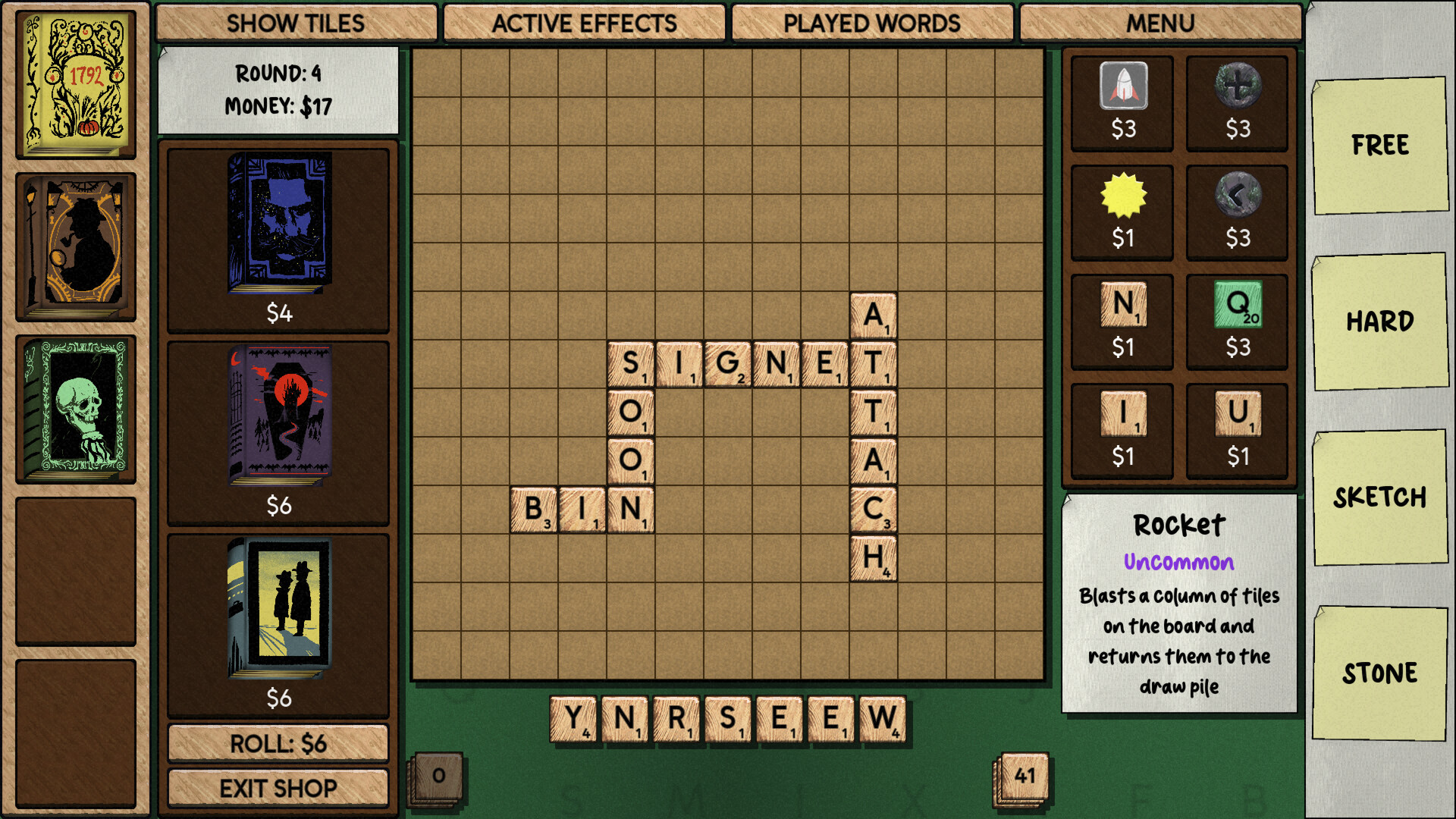The height and width of the screenshot is (819, 1456).
Task: Click EXIT SHOP to leave the store
Action: [x=278, y=788]
